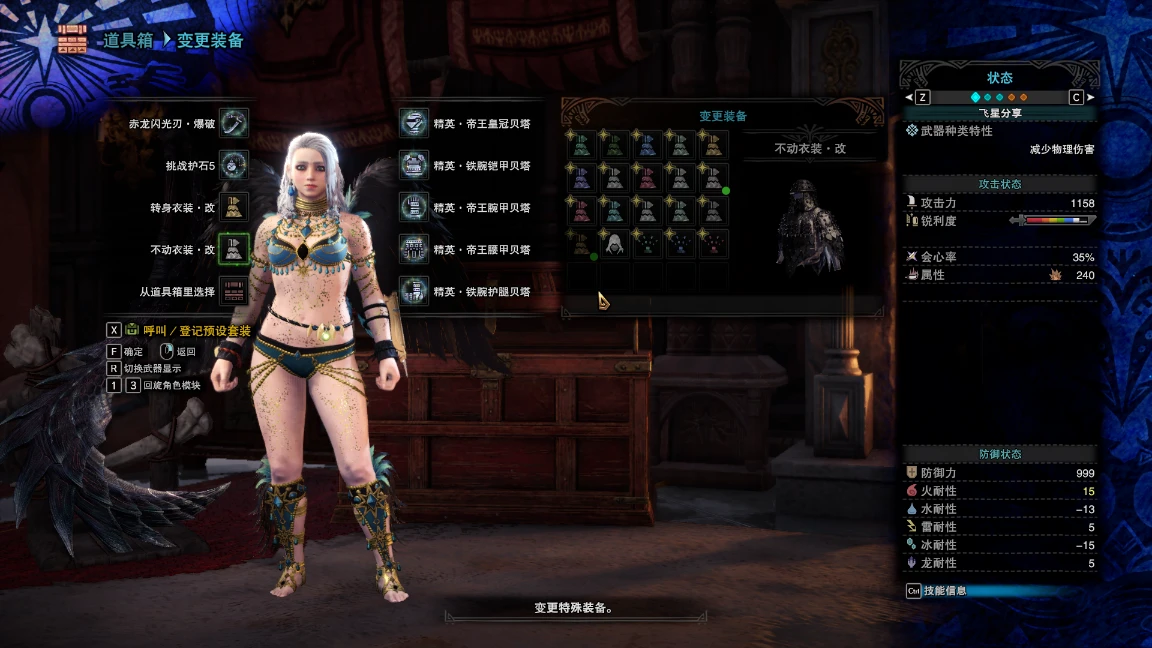Pick the red sparkle booster tool

[x=713, y=244]
